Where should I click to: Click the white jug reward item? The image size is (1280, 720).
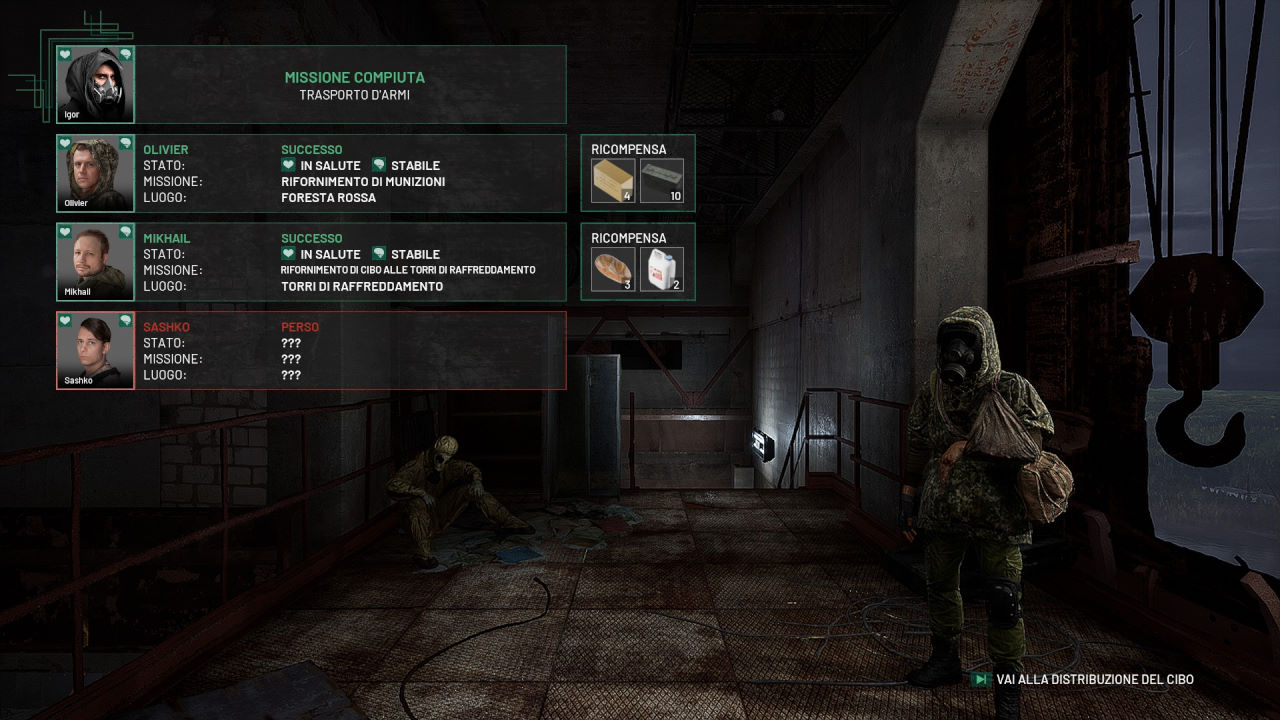pyautogui.click(x=661, y=270)
